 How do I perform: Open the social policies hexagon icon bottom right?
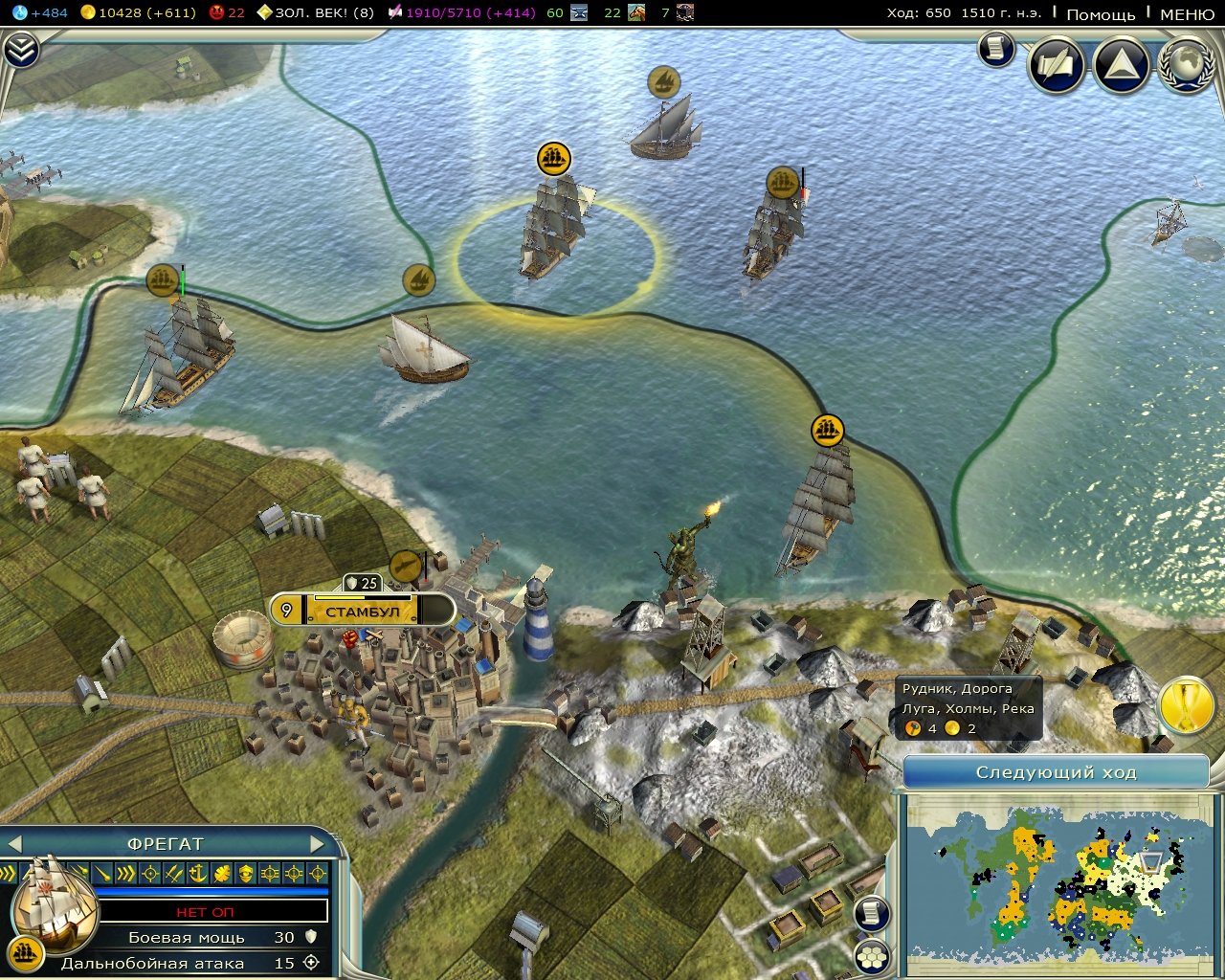pyautogui.click(x=874, y=955)
